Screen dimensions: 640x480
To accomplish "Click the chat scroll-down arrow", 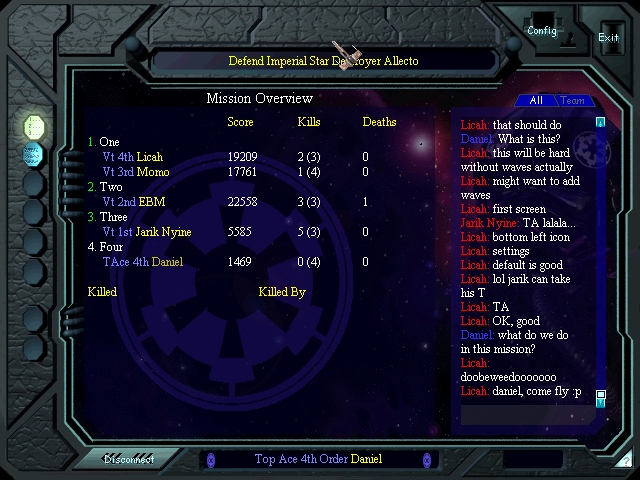I will point(600,397).
